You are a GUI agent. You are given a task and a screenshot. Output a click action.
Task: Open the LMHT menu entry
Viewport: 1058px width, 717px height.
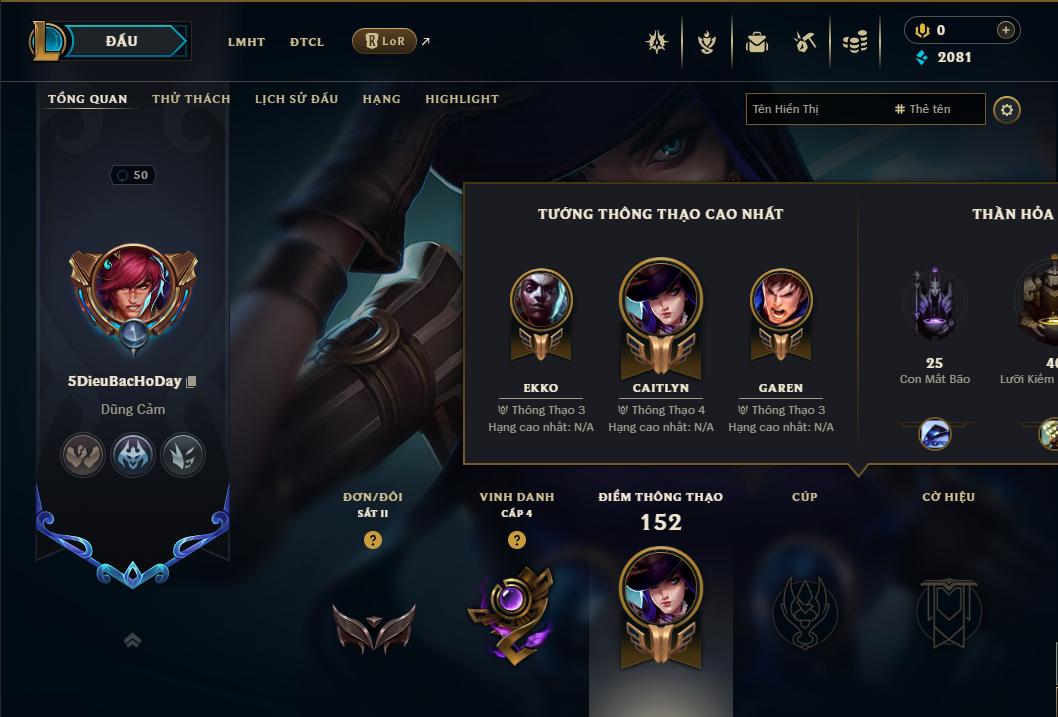(246, 42)
